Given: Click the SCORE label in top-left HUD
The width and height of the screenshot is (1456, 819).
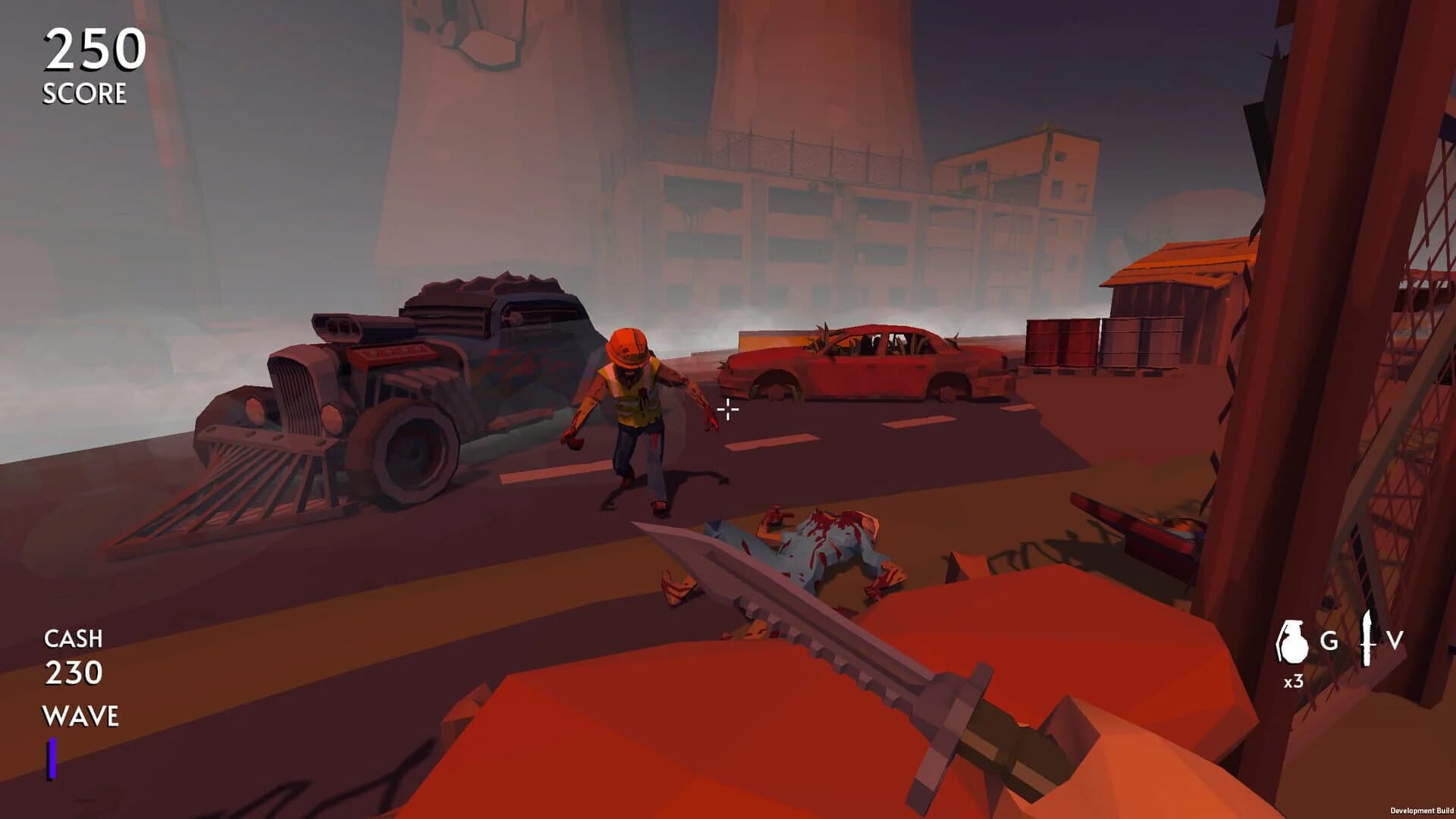Looking at the screenshot, I should (83, 93).
